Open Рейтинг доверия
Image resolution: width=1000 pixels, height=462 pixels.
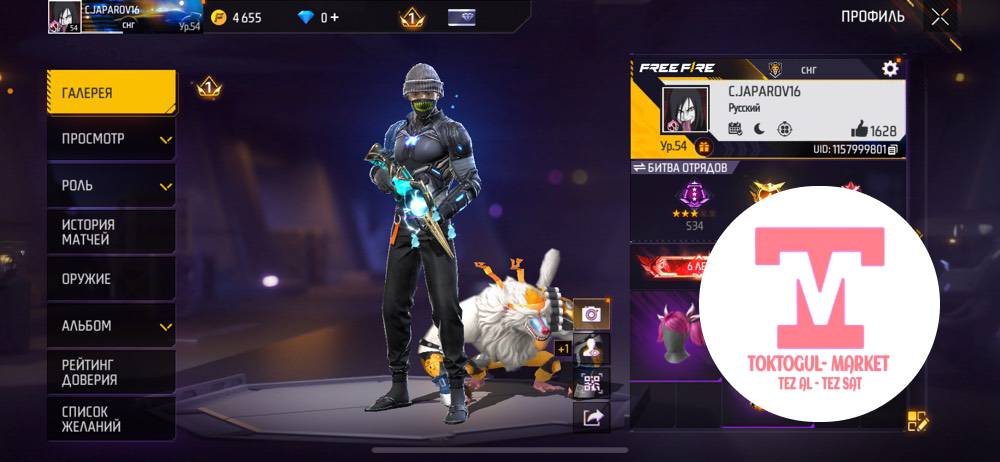110,372
